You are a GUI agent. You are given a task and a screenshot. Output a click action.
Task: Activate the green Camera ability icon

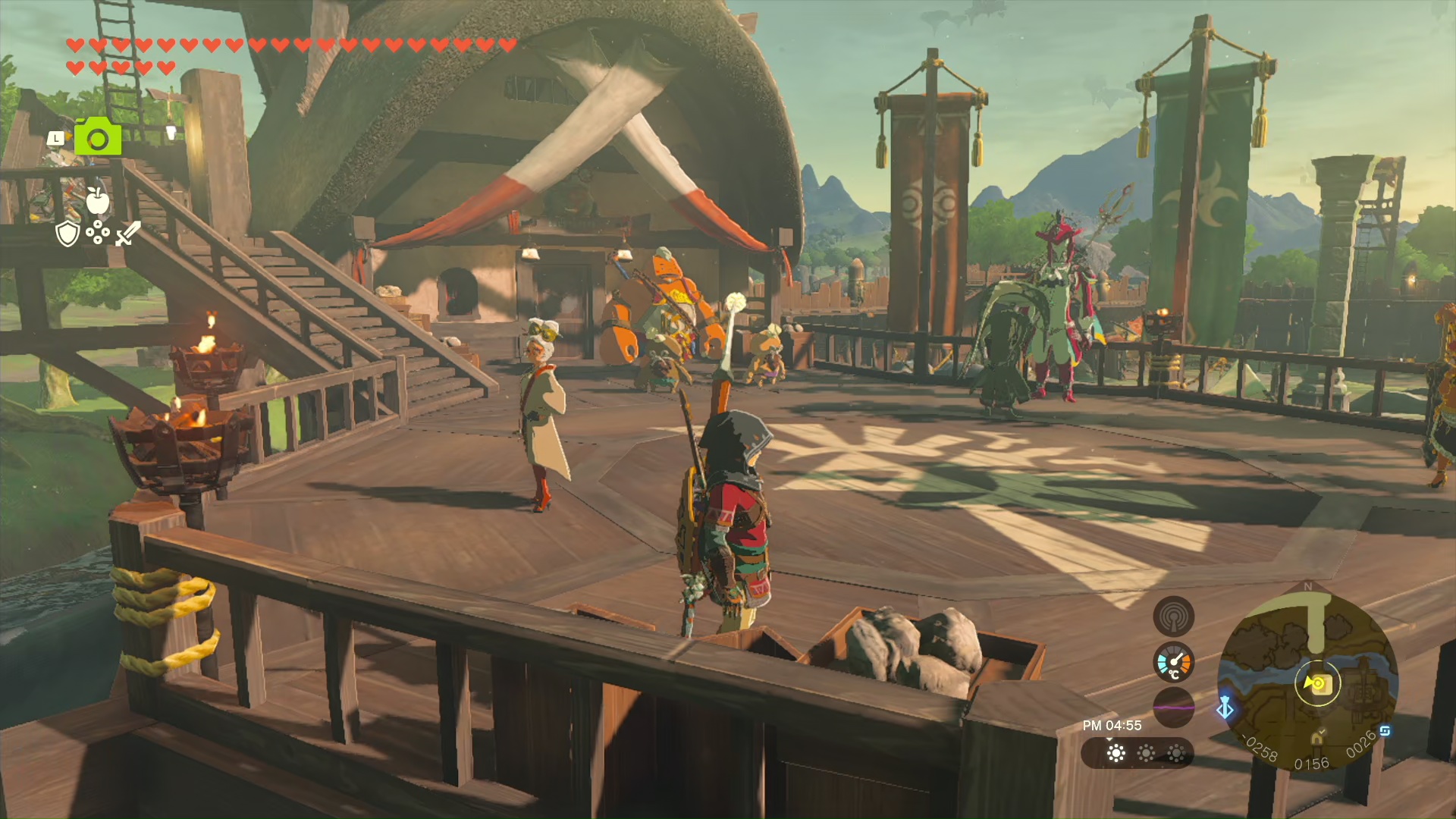[98, 137]
